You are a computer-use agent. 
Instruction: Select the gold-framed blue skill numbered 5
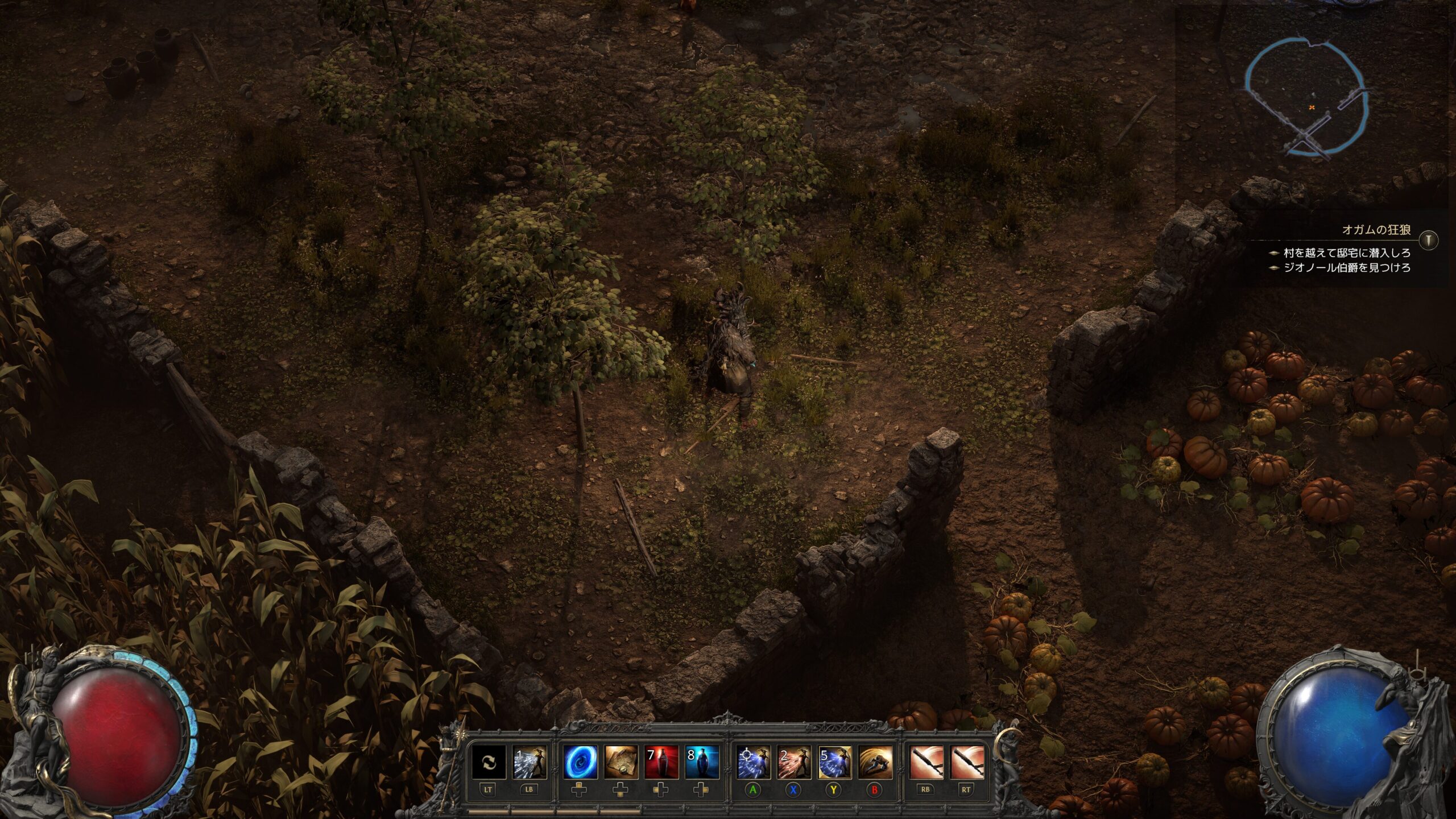tap(834, 763)
